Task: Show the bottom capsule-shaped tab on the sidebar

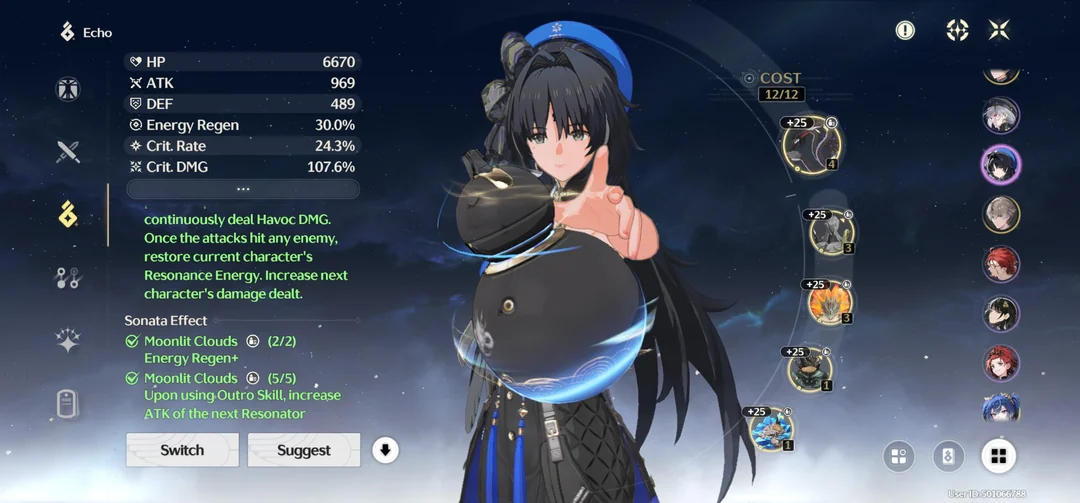Action: point(67,404)
